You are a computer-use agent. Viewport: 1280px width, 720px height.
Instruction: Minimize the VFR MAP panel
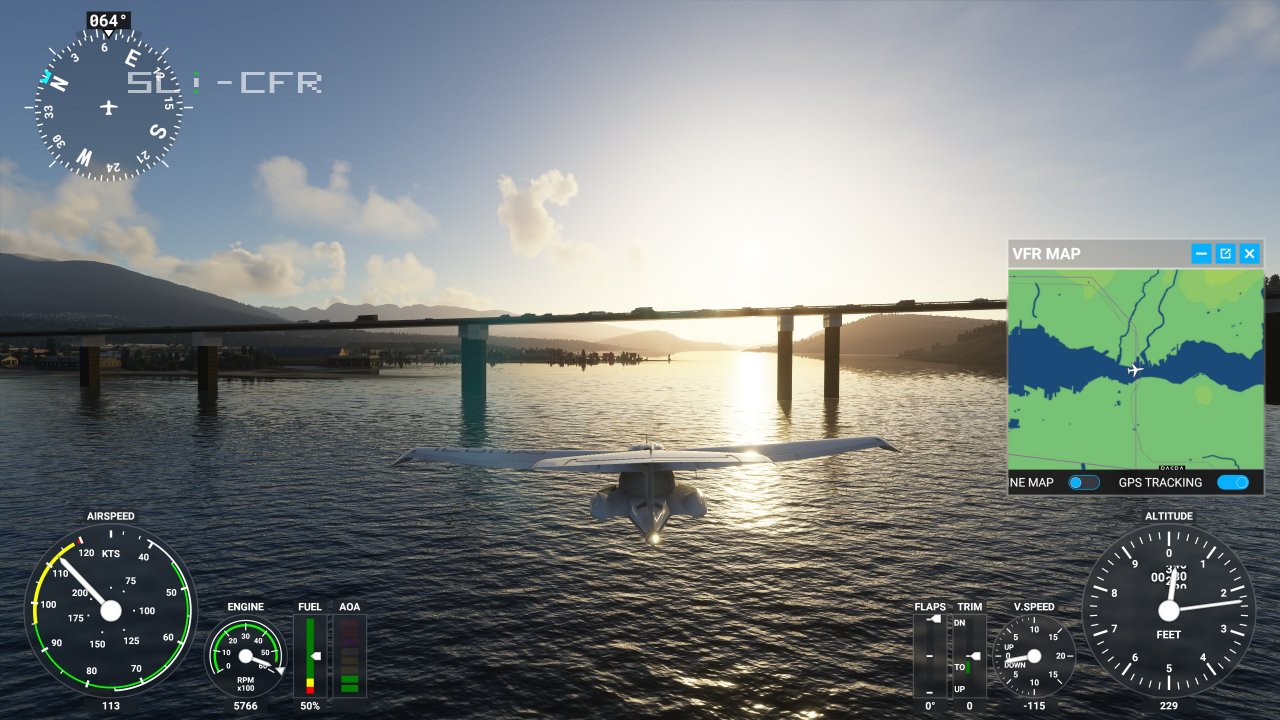pyautogui.click(x=1200, y=253)
